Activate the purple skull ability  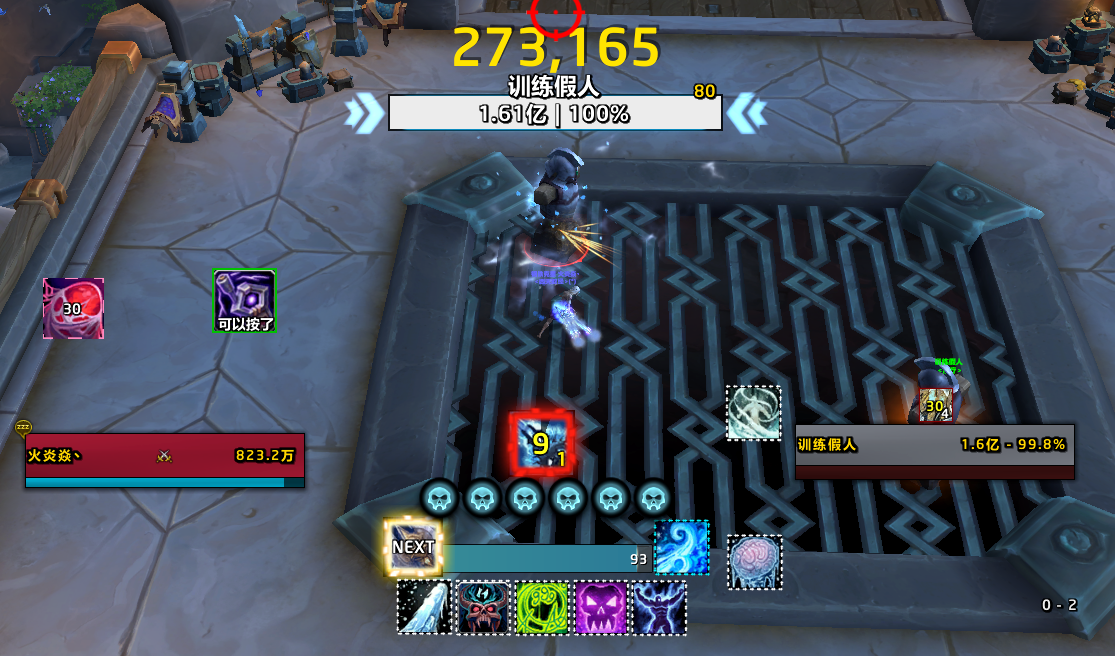click(x=600, y=607)
